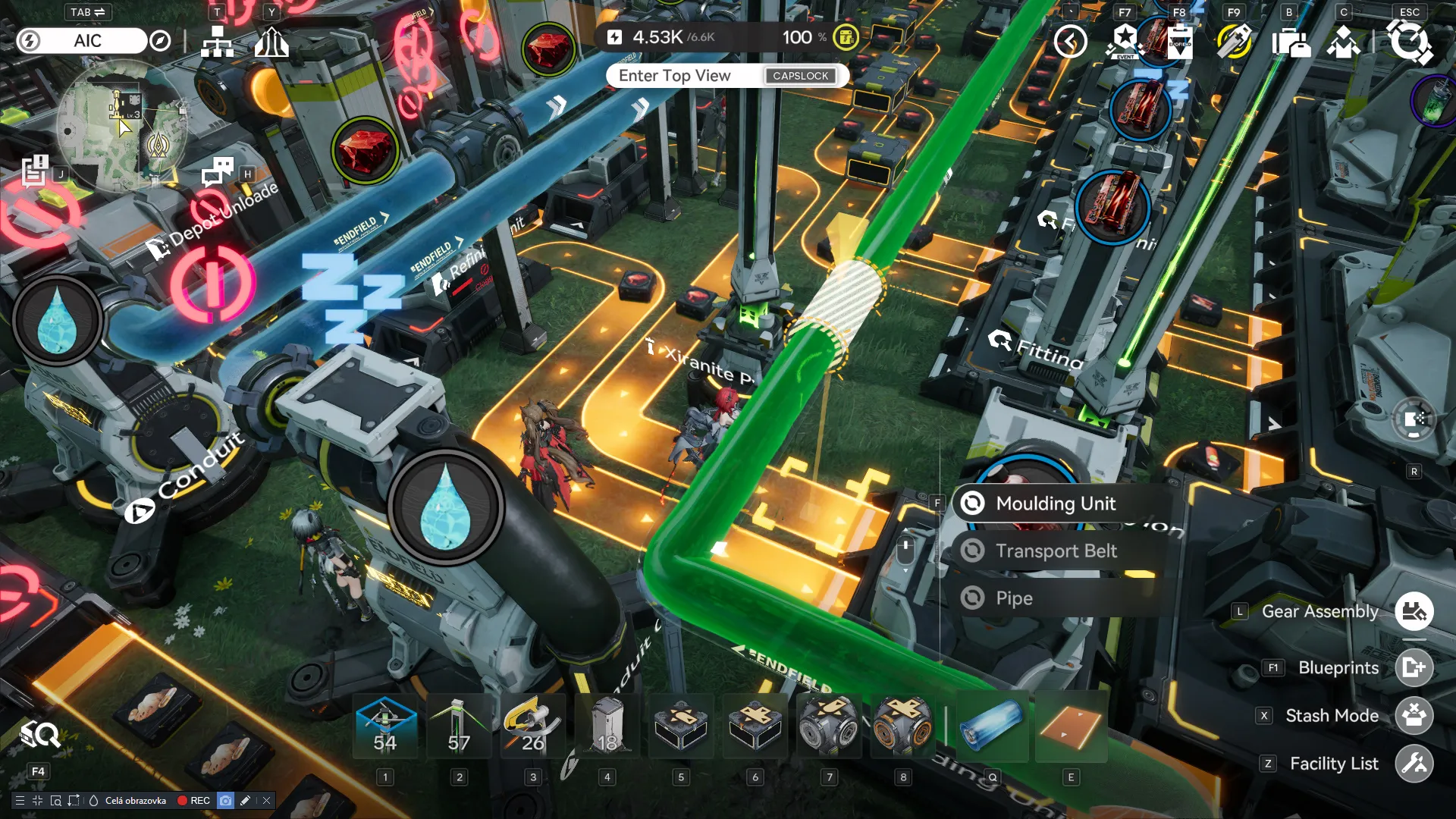1456x819 pixels.
Task: Select the Moulding Unit from context menu
Action: tap(1055, 503)
